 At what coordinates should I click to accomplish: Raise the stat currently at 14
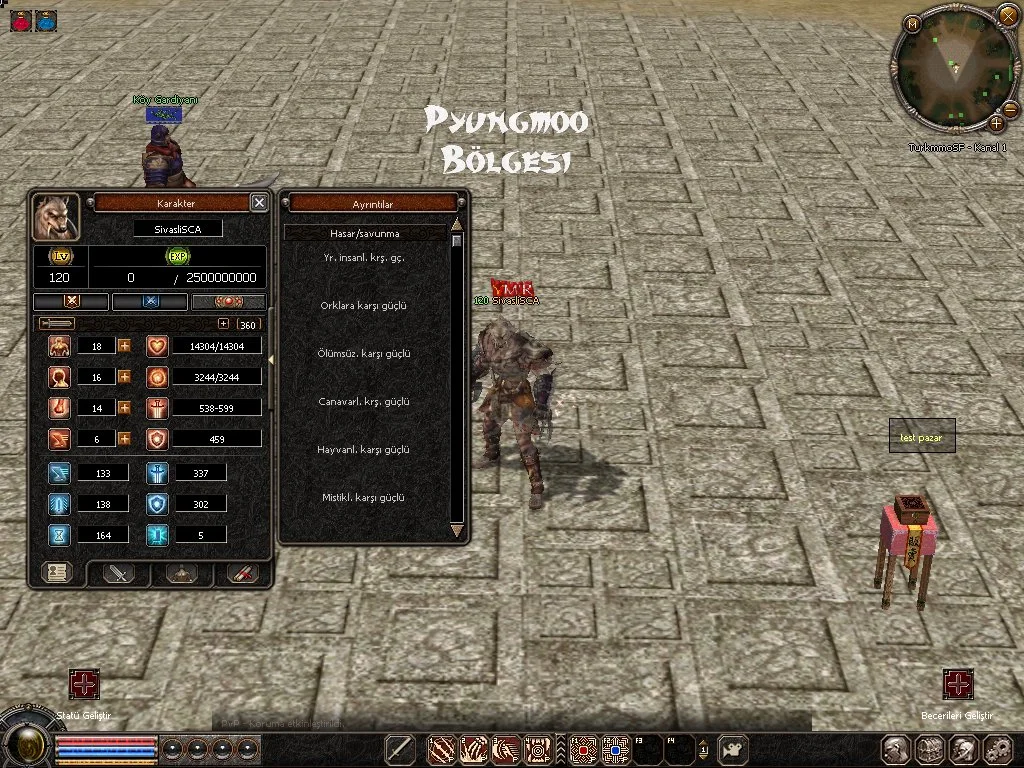(x=125, y=407)
